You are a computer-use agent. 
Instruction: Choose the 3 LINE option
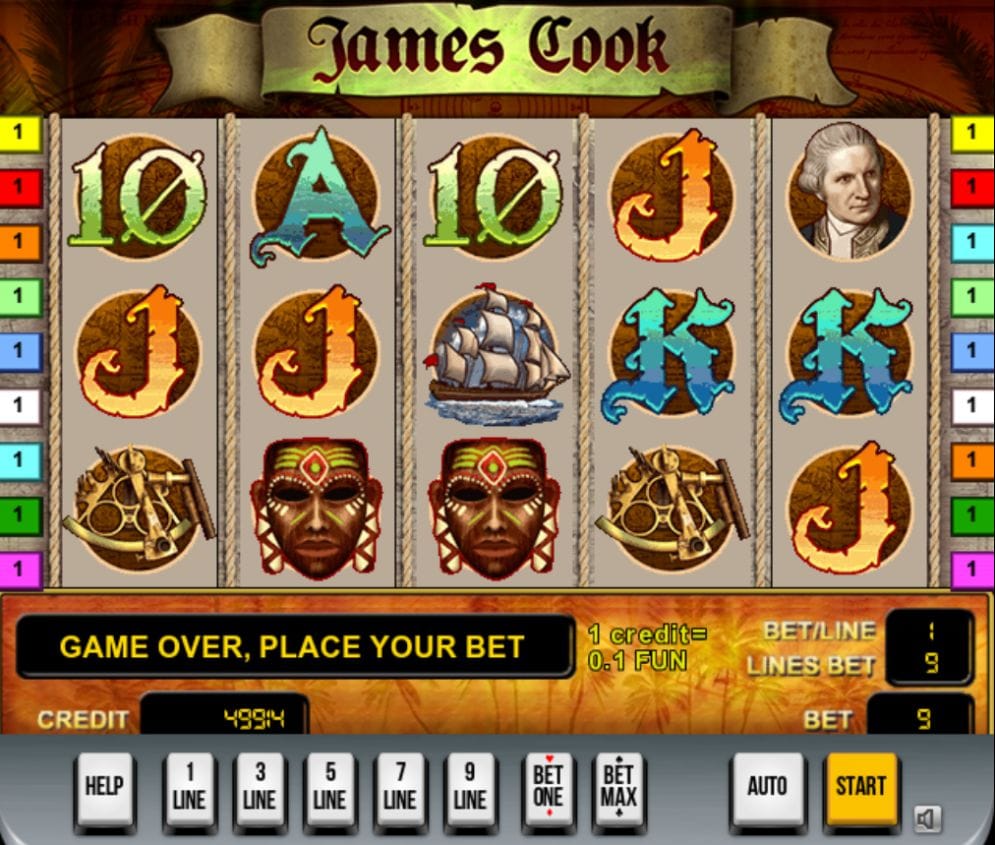pos(259,788)
